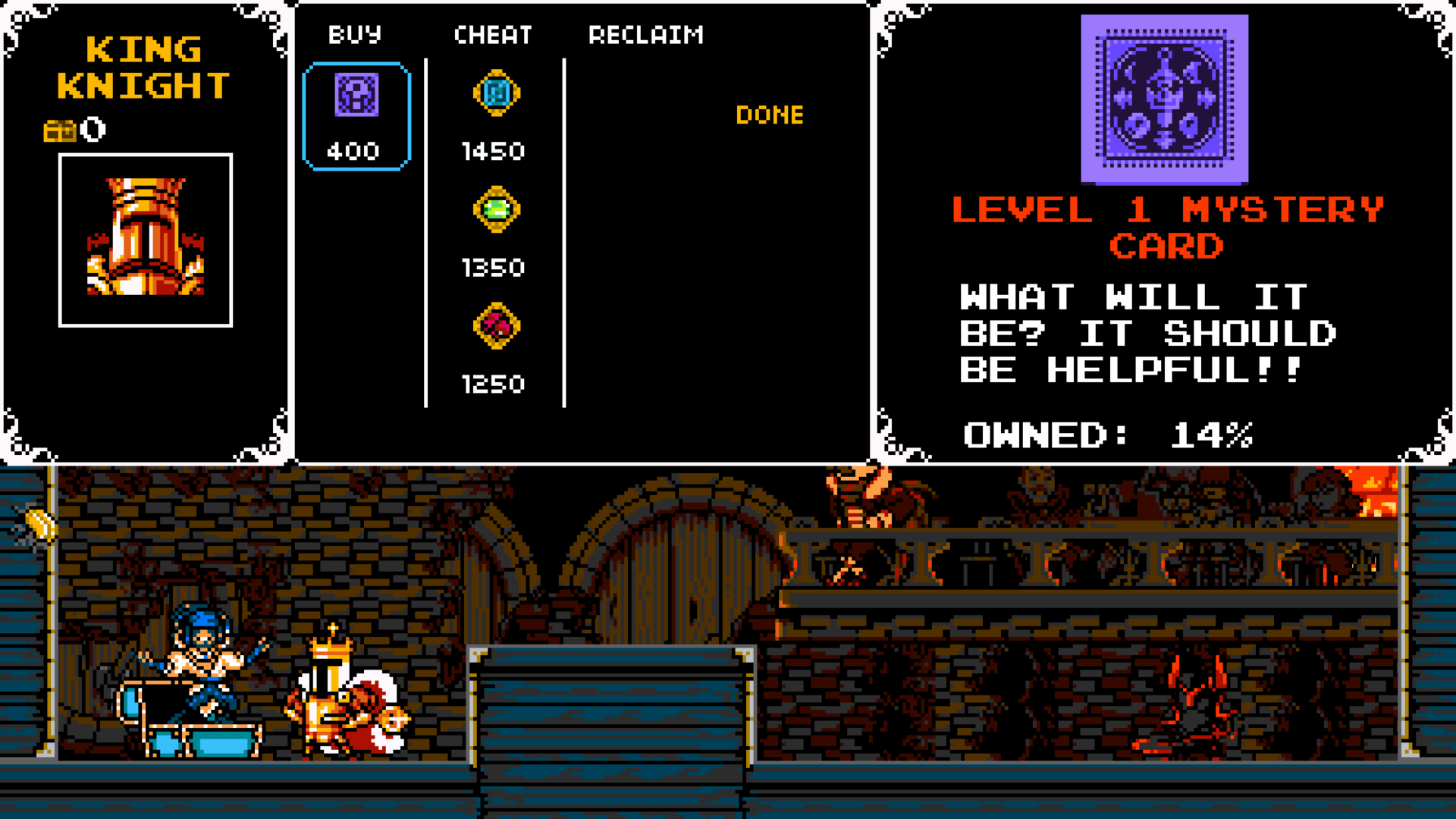Select the Reclaim column header
This screenshot has width=1456, height=819.
pyautogui.click(x=646, y=35)
